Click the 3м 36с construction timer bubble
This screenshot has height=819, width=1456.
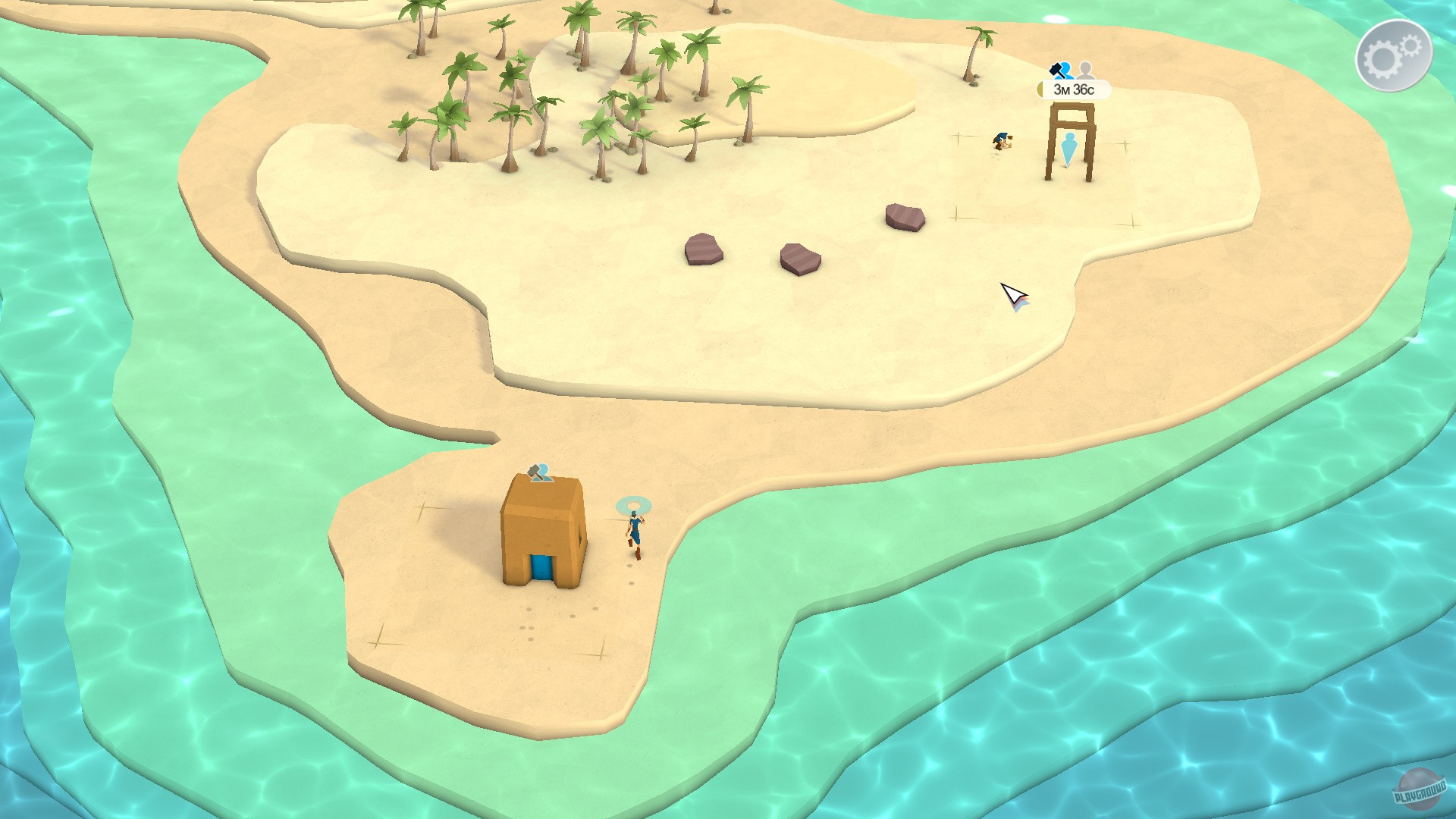1075,89
